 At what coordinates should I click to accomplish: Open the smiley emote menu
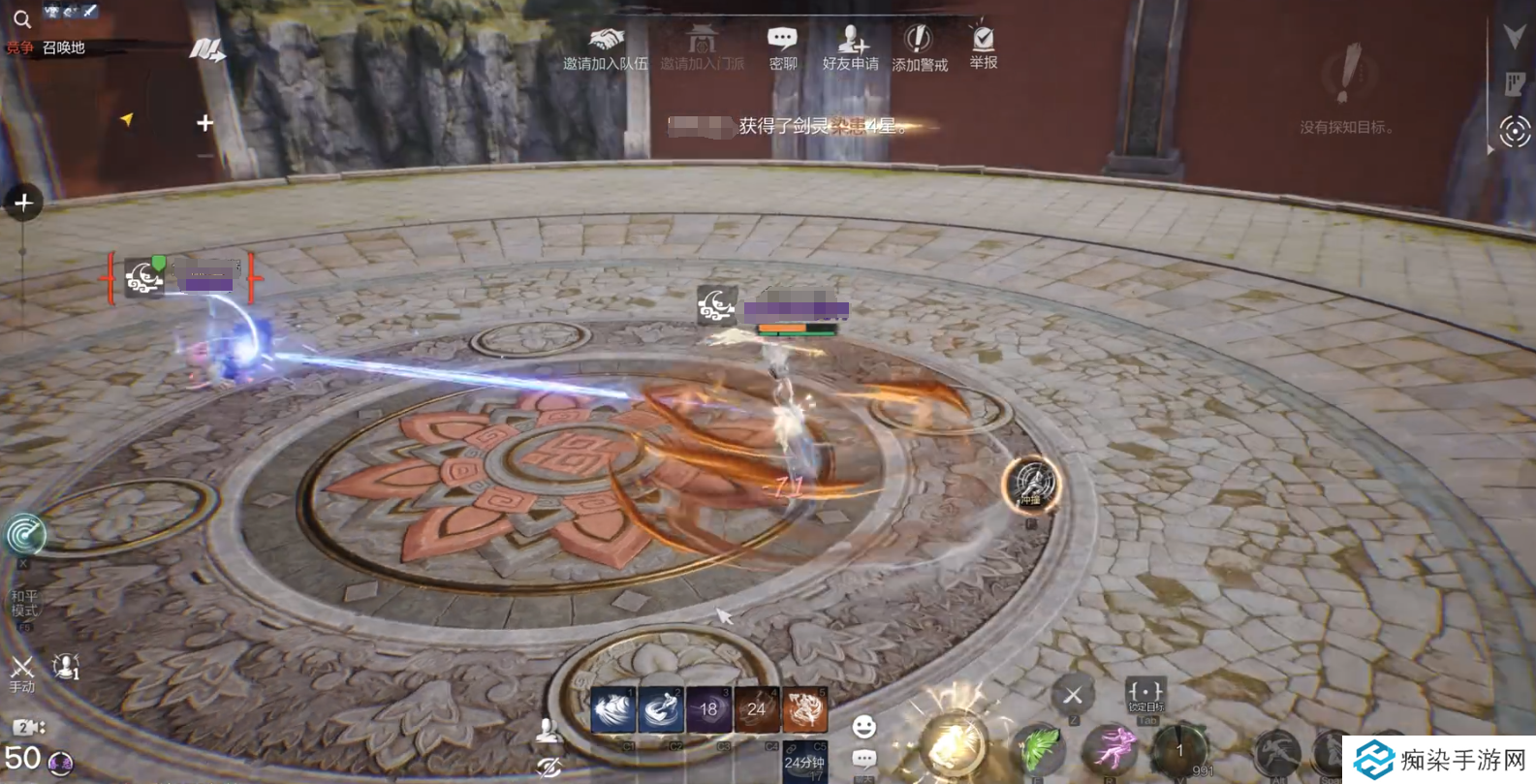(863, 726)
